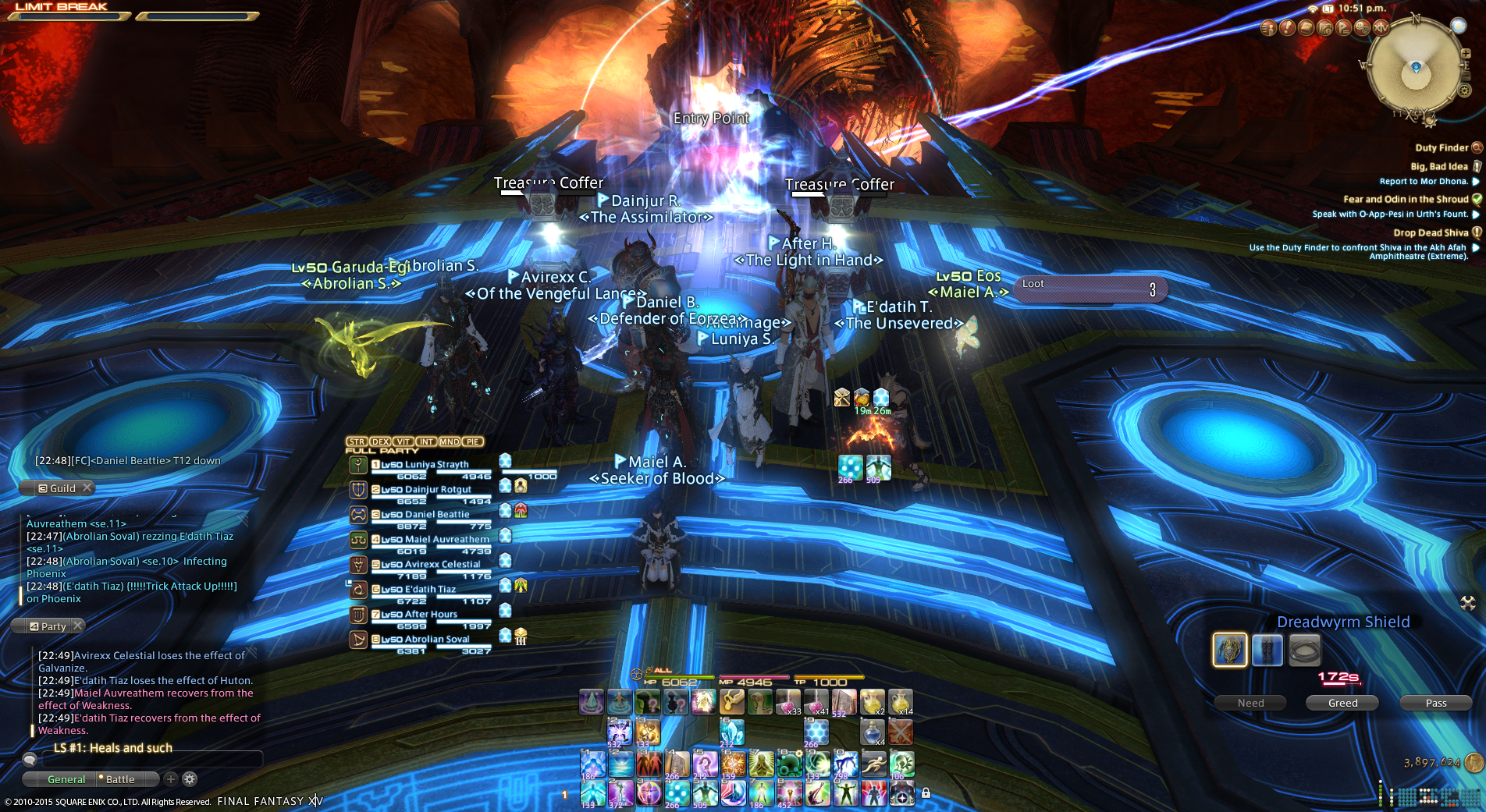Switch to the Battle chat tab
Viewport: 1486px width, 812px height.
[x=121, y=779]
